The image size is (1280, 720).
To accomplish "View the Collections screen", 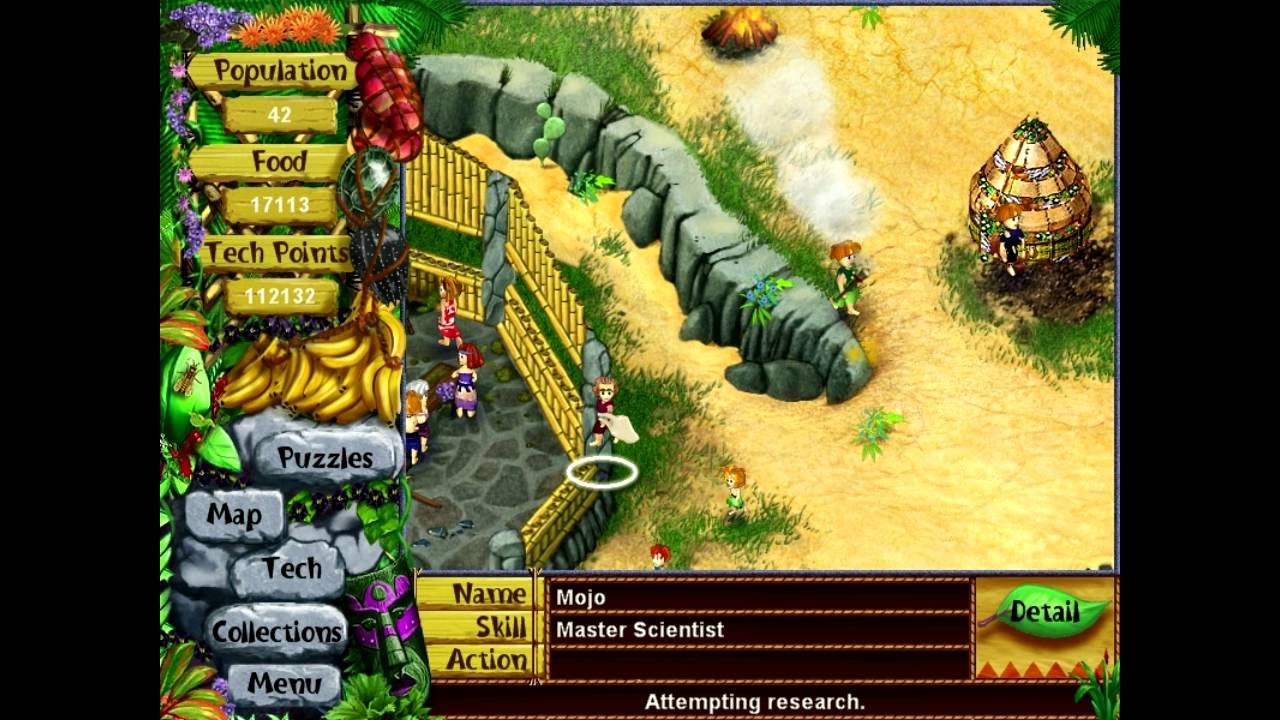I will (277, 632).
